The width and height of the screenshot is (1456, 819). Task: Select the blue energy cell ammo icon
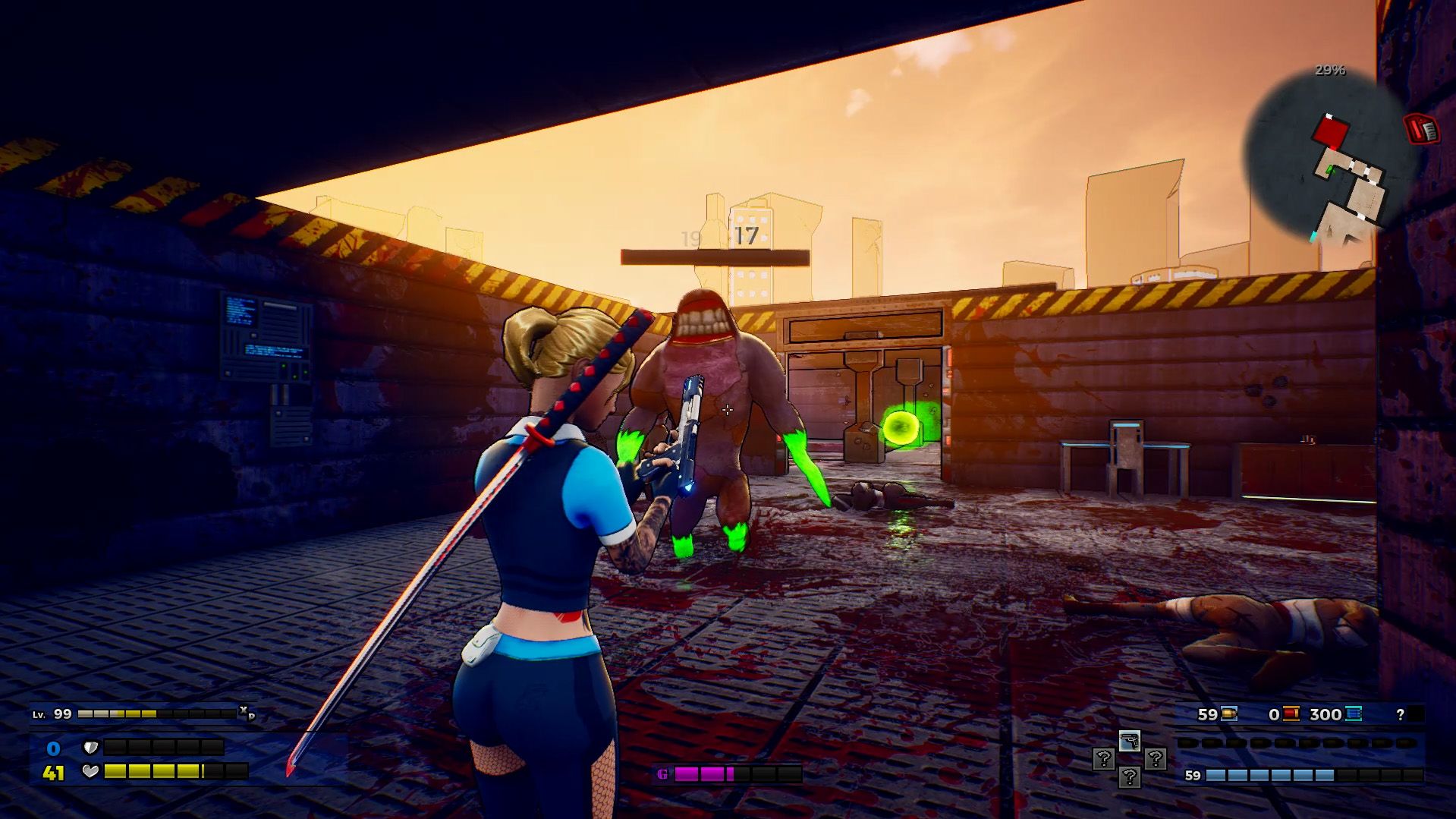coord(1354,713)
